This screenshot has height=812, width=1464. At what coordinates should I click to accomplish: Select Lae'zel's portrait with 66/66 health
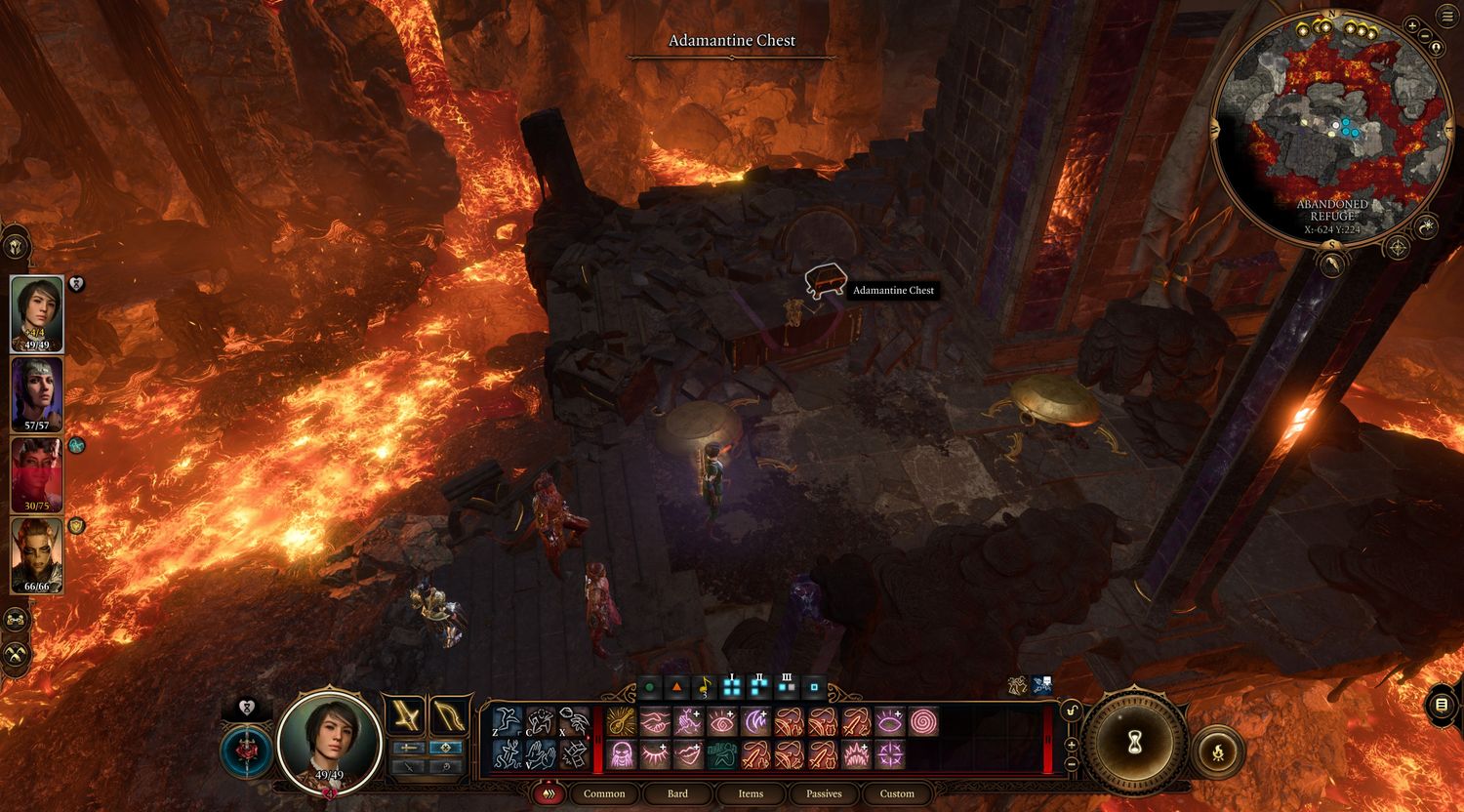tap(37, 554)
